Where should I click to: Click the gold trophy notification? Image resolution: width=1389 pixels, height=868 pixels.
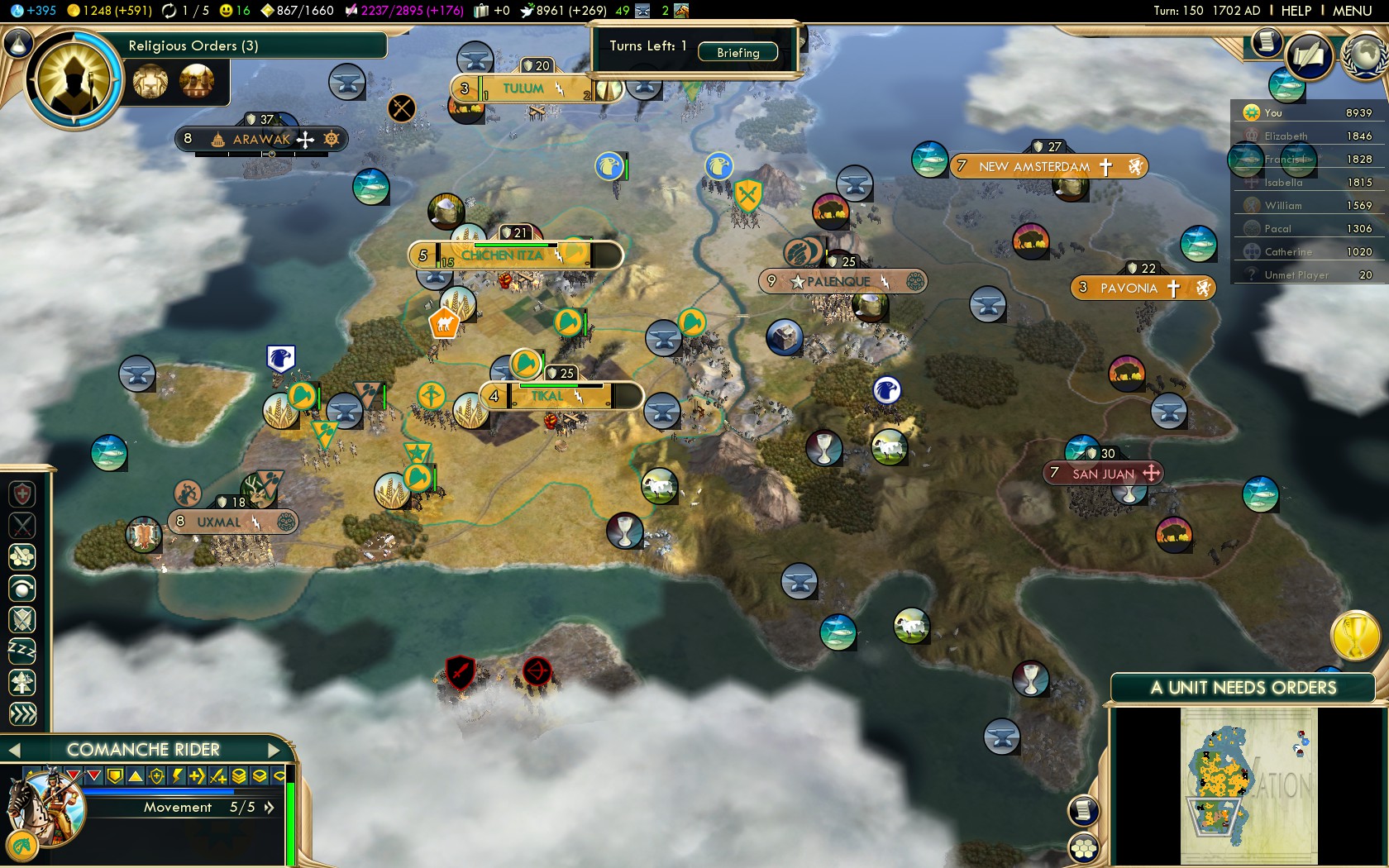1354,637
